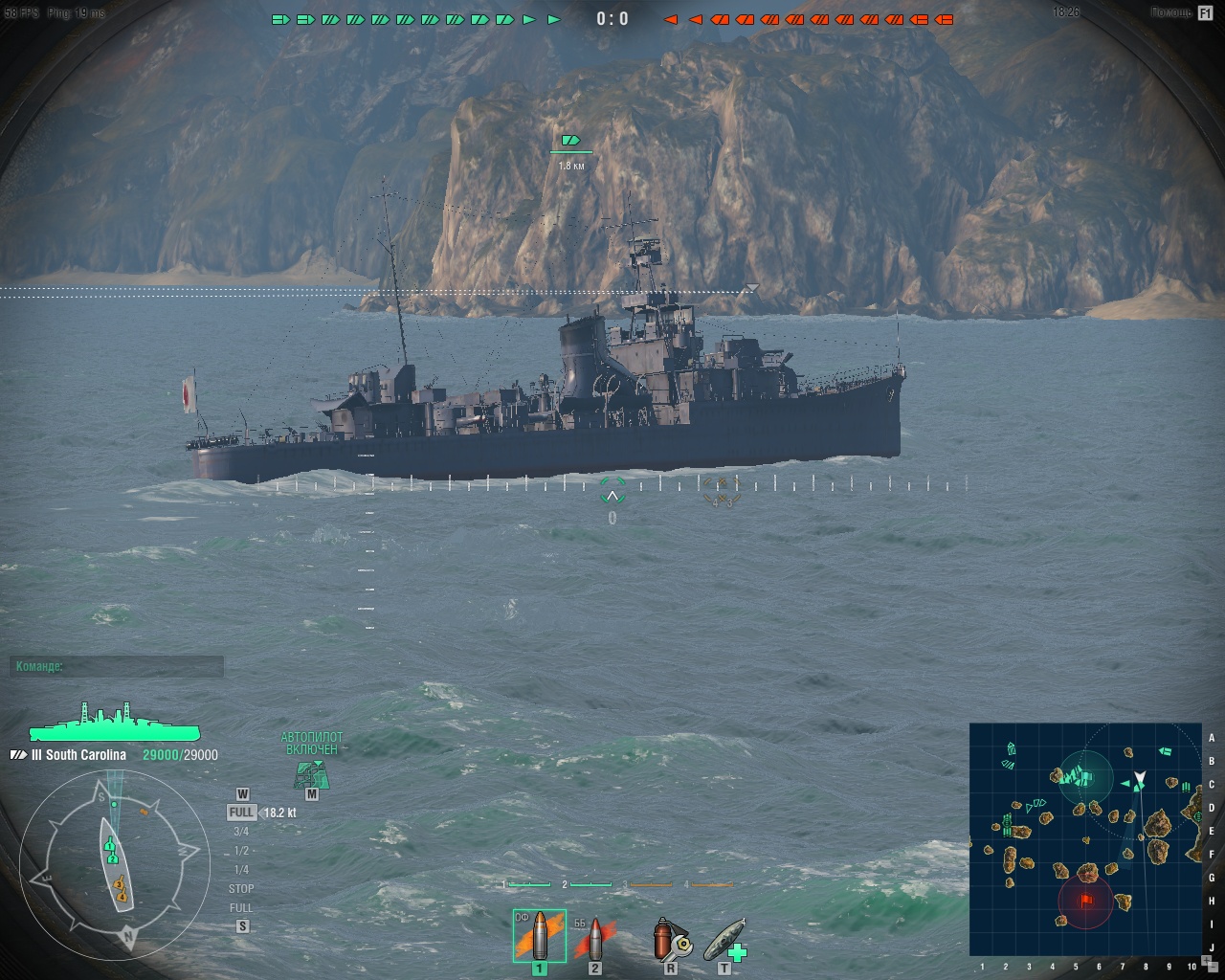Open the team chat input field
The image size is (1225, 980).
pyautogui.click(x=117, y=666)
